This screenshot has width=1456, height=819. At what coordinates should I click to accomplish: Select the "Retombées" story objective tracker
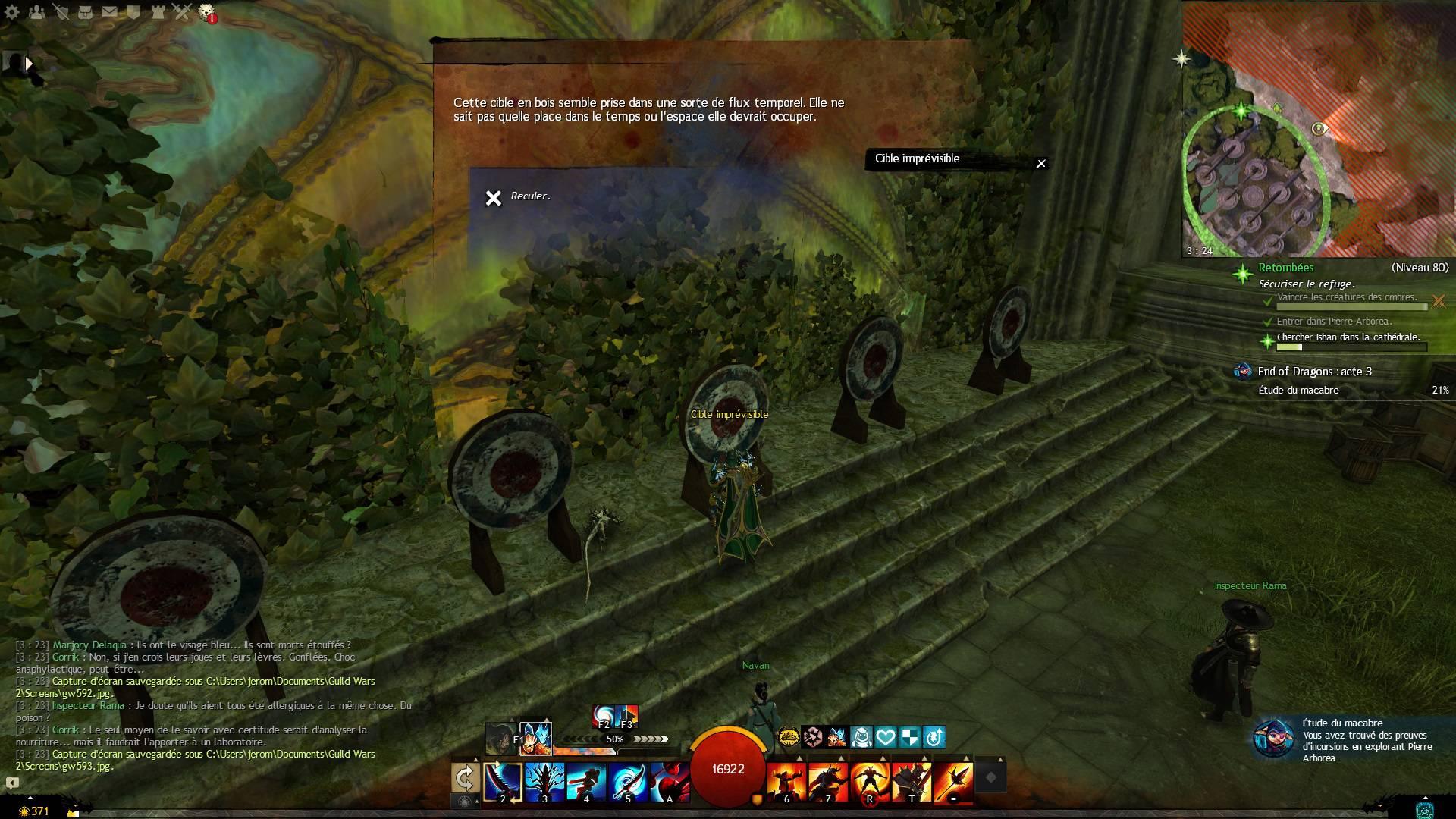click(x=1286, y=268)
